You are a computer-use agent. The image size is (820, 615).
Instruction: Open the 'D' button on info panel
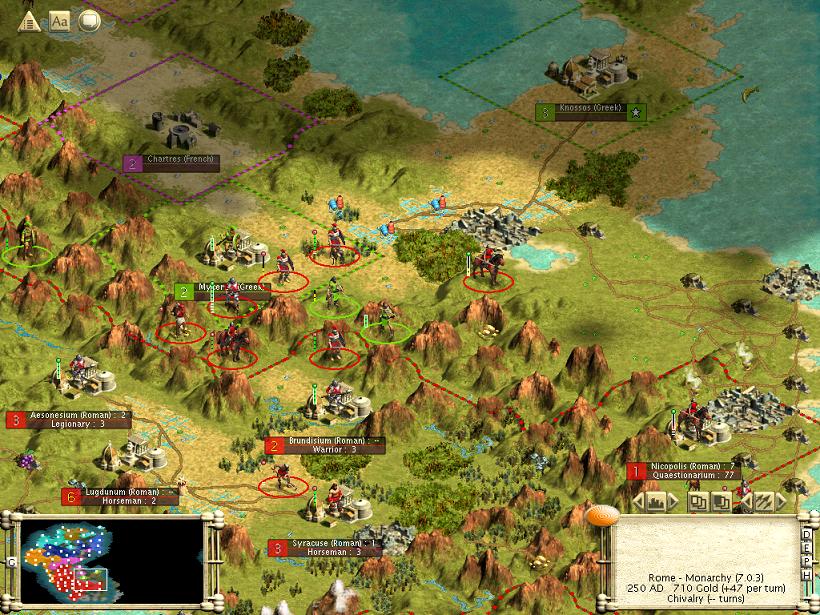pos(808,534)
